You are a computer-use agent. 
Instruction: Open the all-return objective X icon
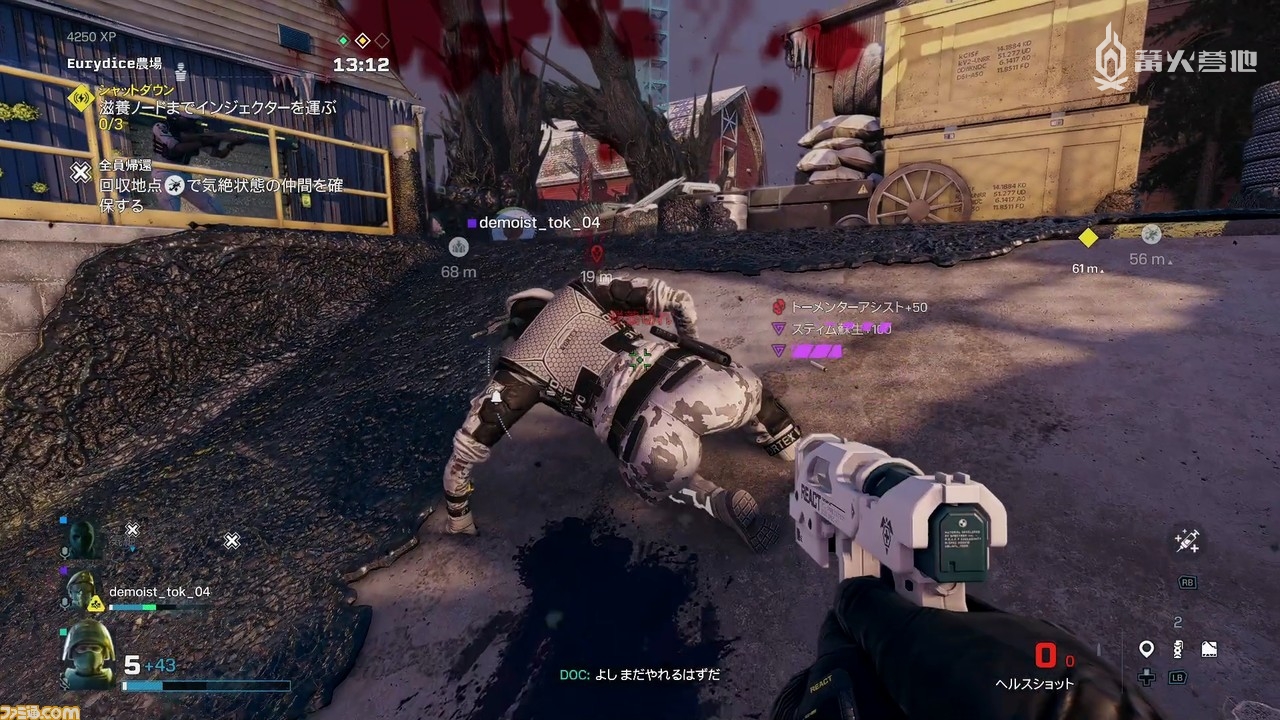(81, 173)
